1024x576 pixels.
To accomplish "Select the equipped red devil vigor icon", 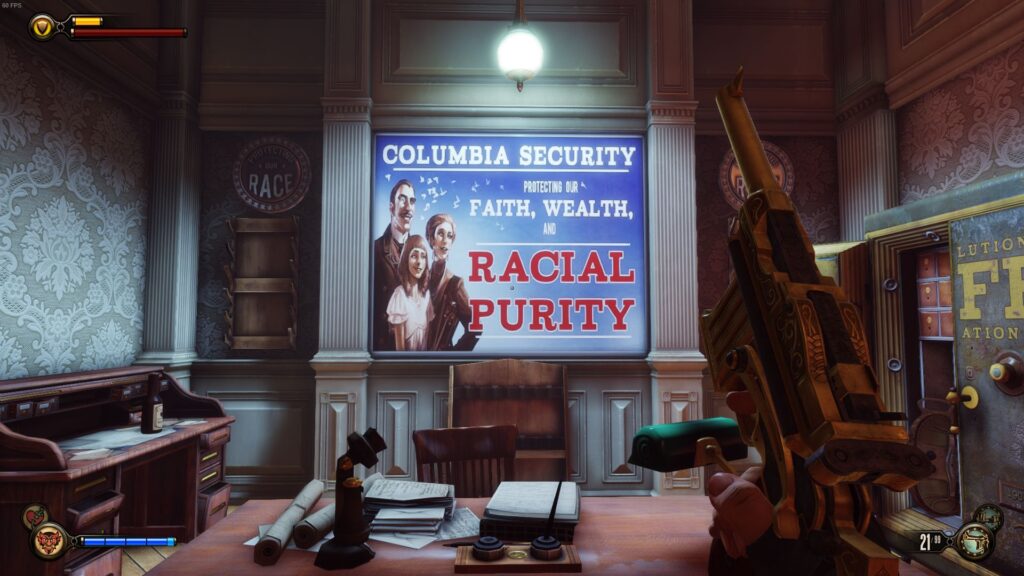I will point(49,541).
